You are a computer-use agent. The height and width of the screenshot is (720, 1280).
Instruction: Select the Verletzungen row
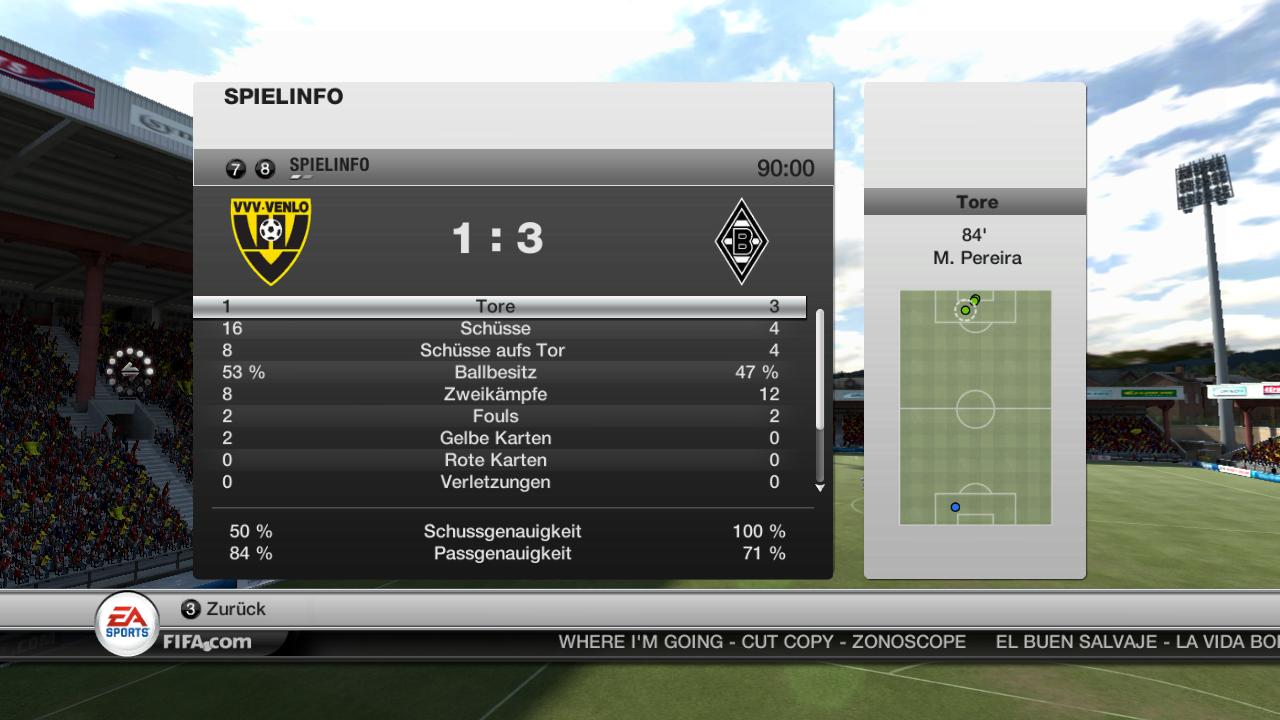tap(497, 482)
